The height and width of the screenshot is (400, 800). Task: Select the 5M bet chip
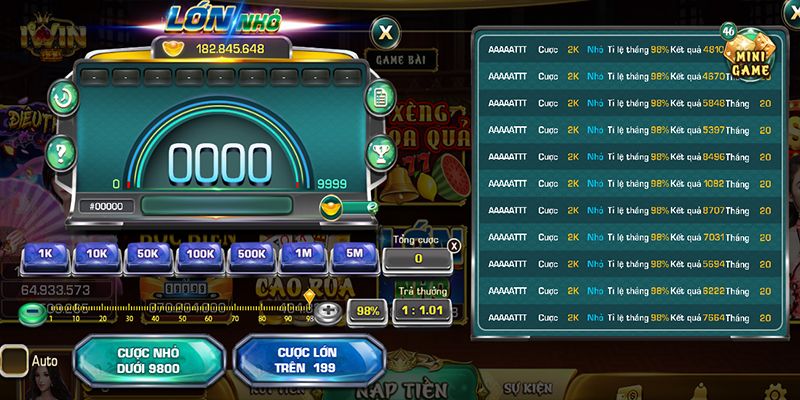tap(355, 255)
